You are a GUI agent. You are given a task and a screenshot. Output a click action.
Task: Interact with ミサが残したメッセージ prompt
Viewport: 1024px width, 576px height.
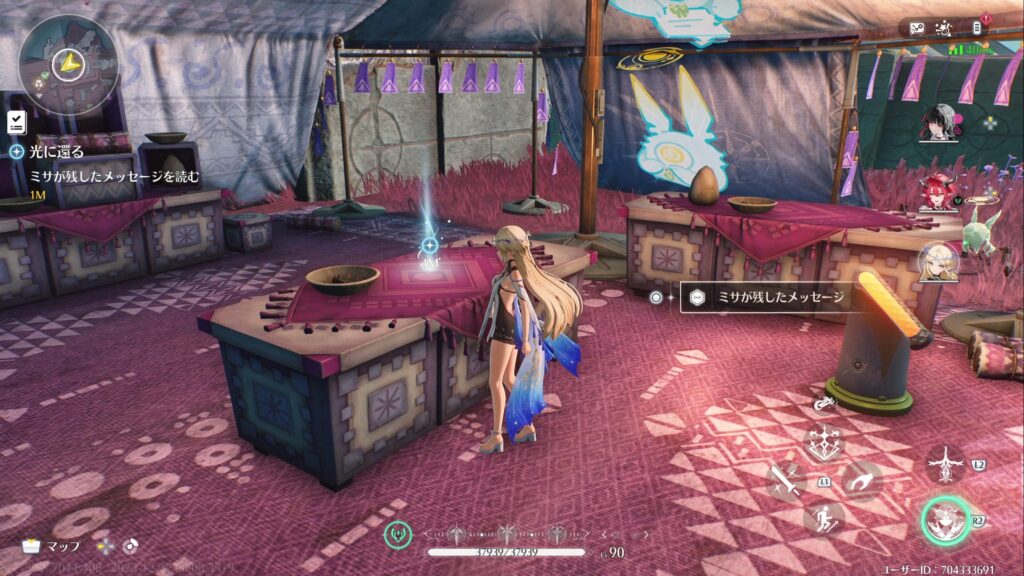(x=763, y=296)
